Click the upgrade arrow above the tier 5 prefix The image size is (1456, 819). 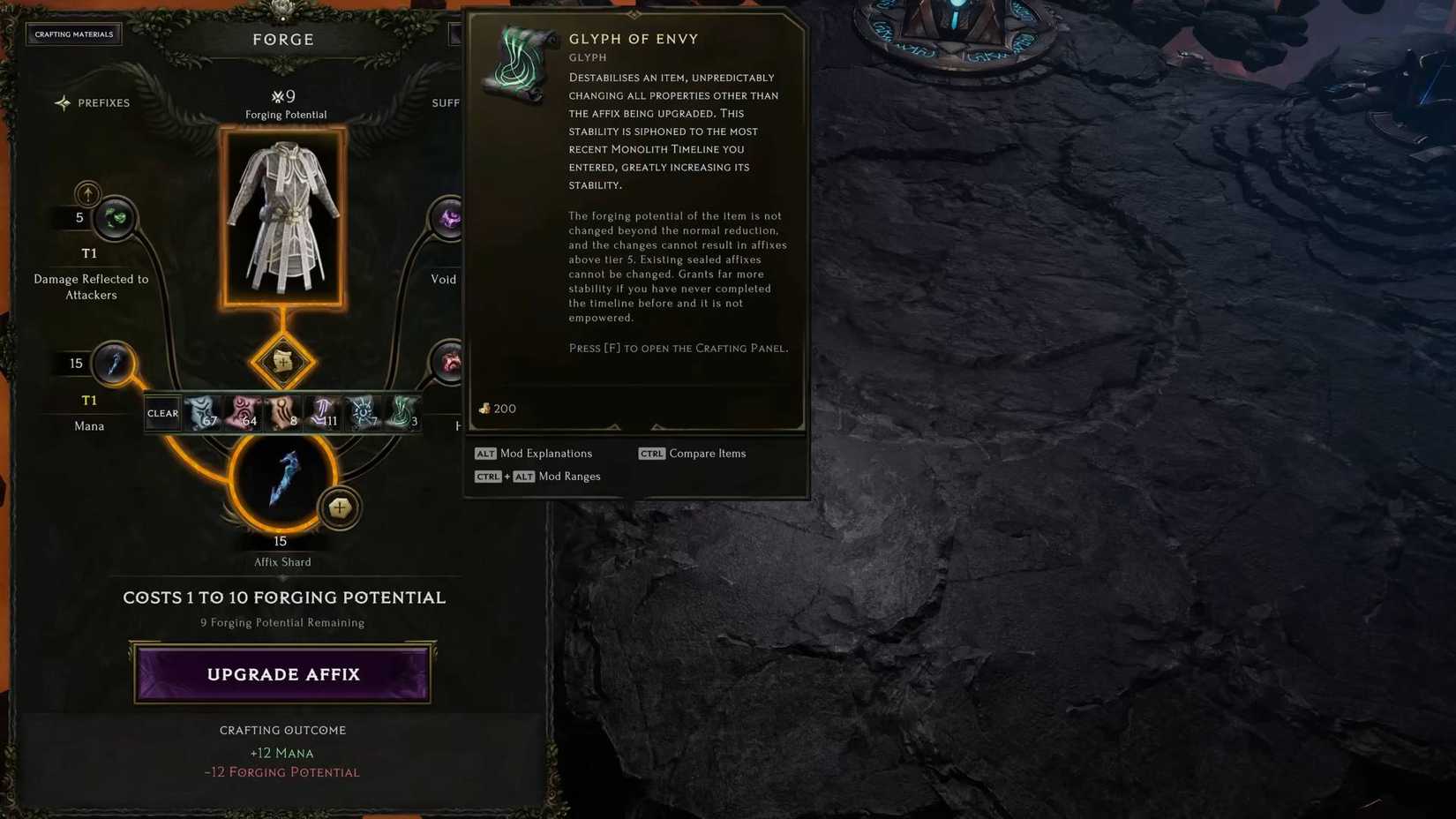[x=87, y=193]
